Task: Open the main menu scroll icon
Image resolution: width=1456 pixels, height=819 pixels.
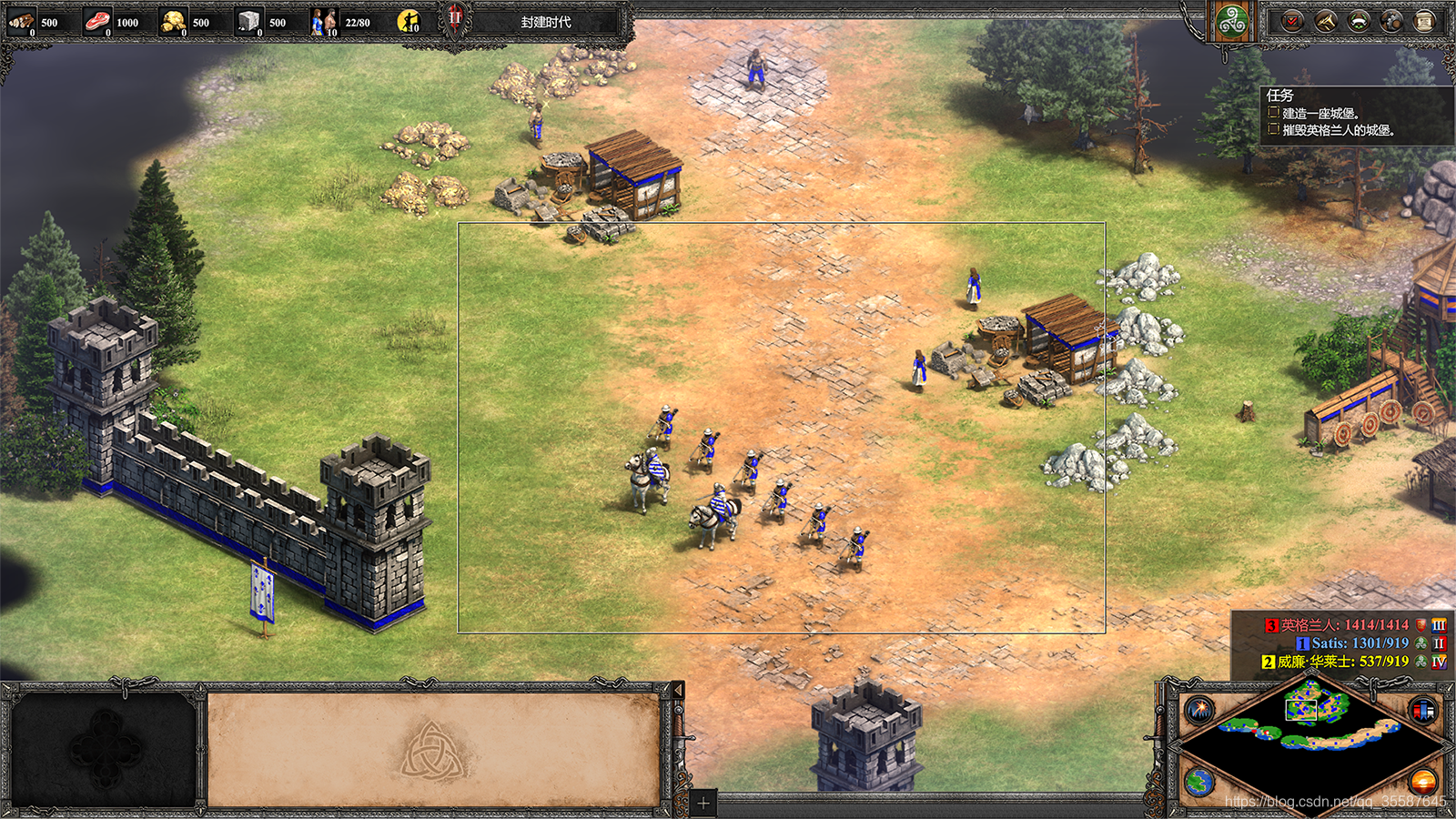Action: coord(1424,22)
